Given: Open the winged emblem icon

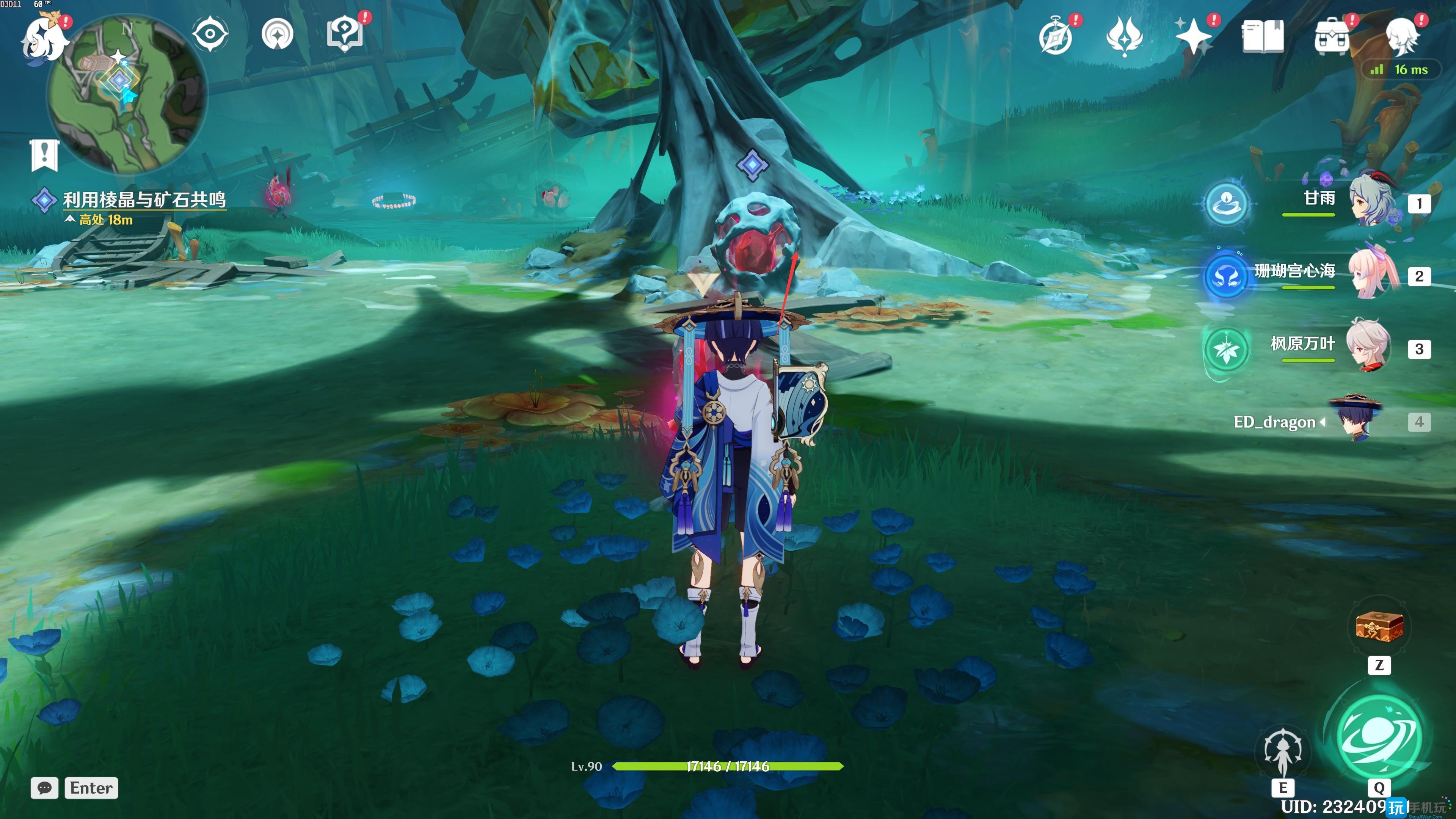Looking at the screenshot, I should coord(1124,37).
